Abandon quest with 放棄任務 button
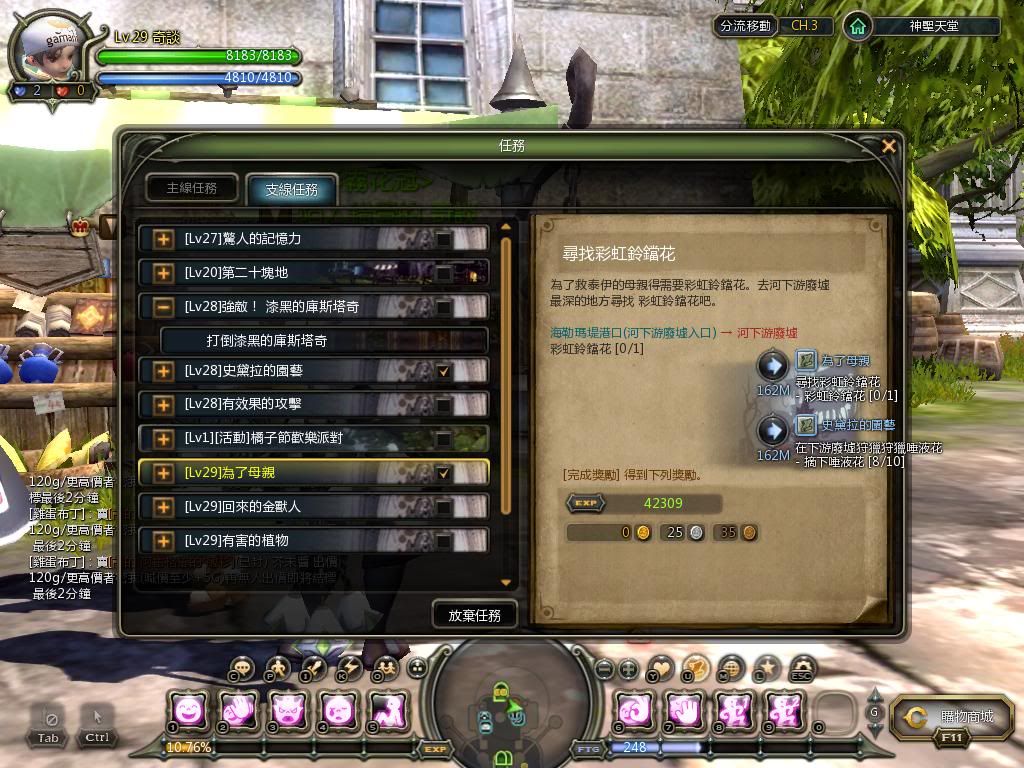The image size is (1024, 768). [x=474, y=614]
